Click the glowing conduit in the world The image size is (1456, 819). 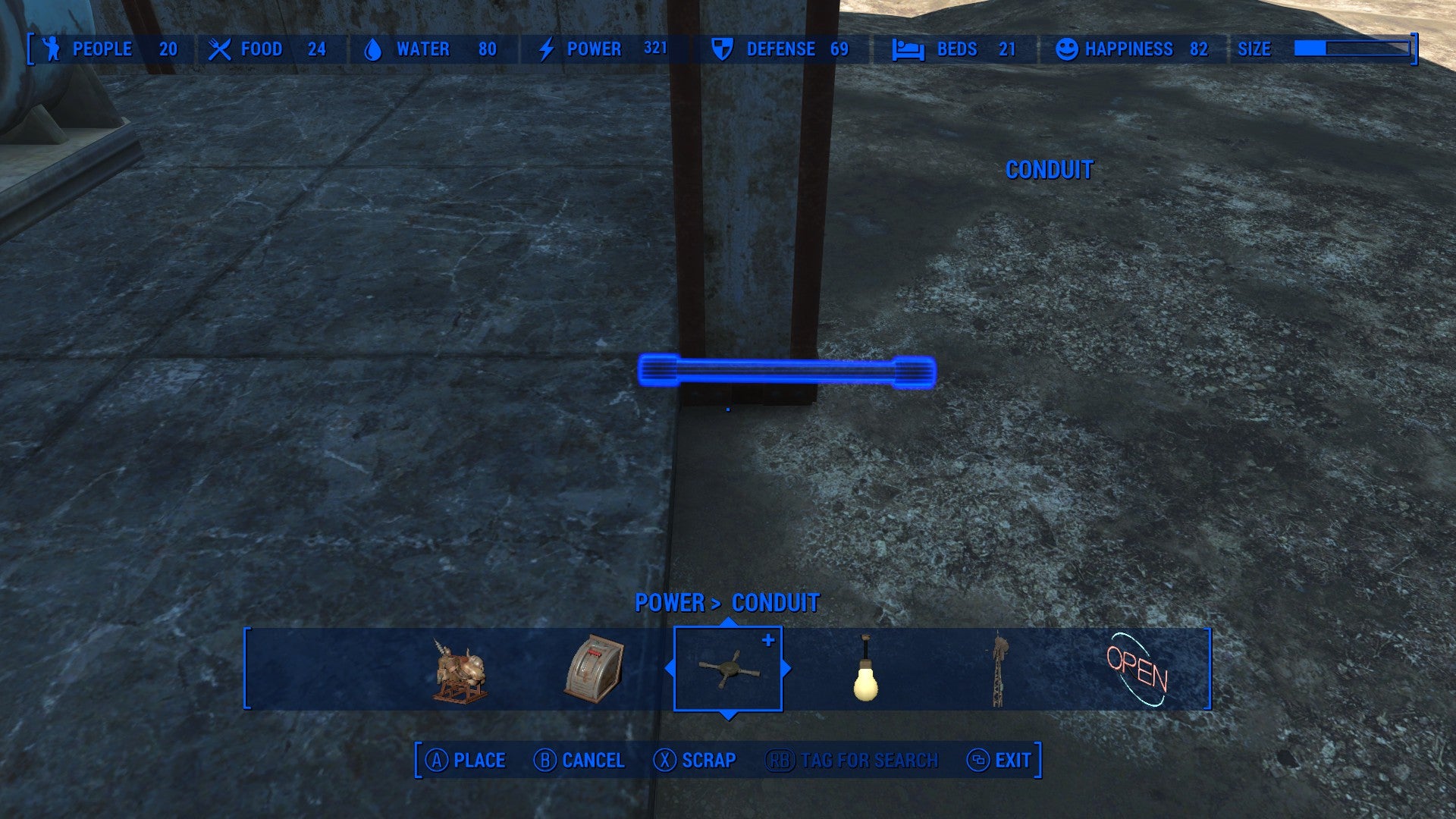(789, 370)
